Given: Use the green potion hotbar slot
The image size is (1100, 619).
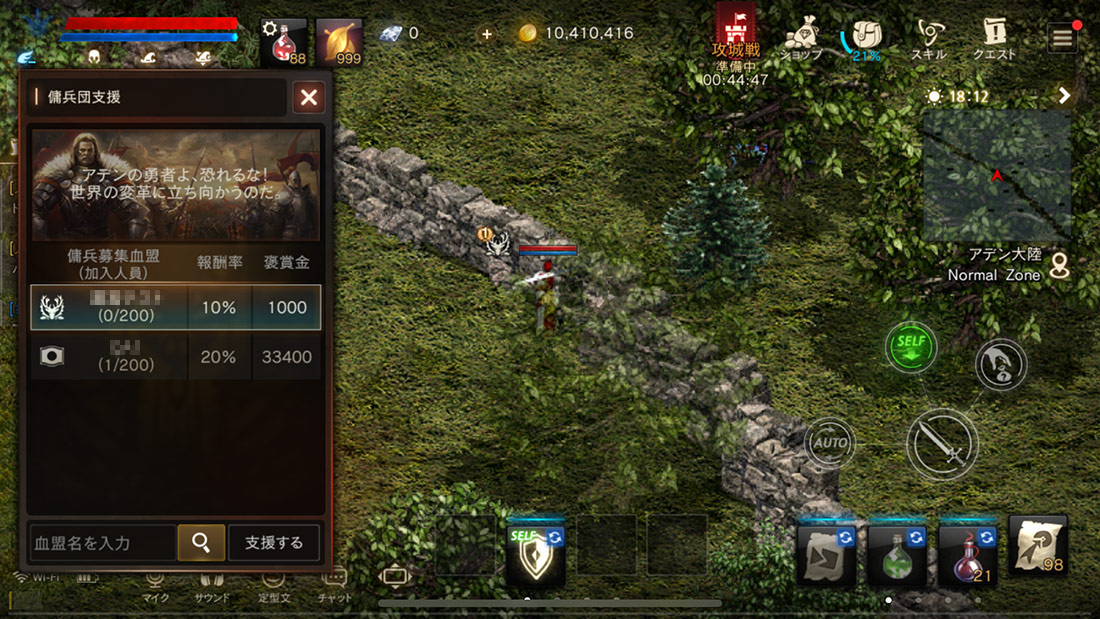Looking at the screenshot, I should pyautogui.click(x=896, y=555).
